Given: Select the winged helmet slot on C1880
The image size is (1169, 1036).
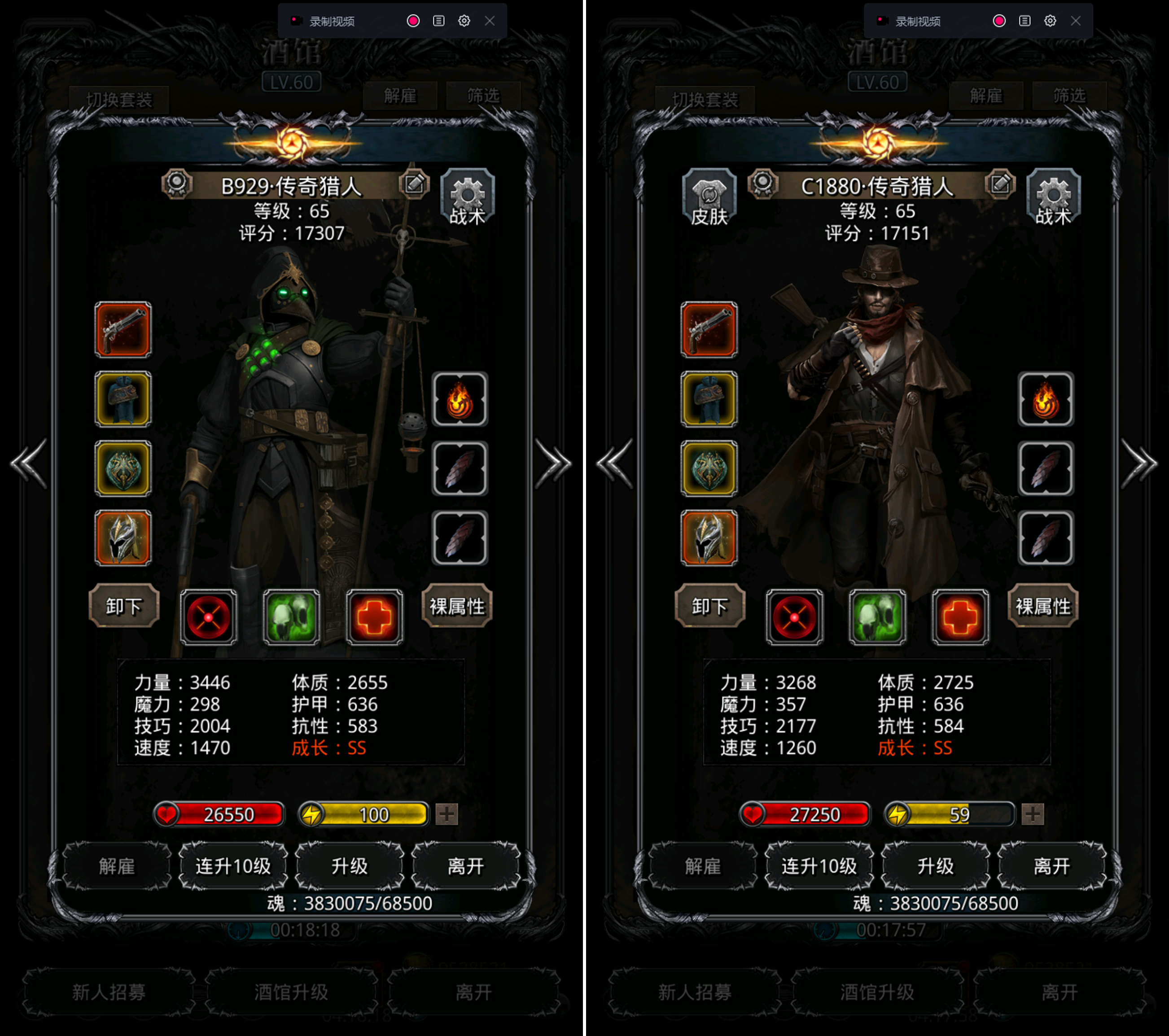Looking at the screenshot, I should tap(709, 538).
